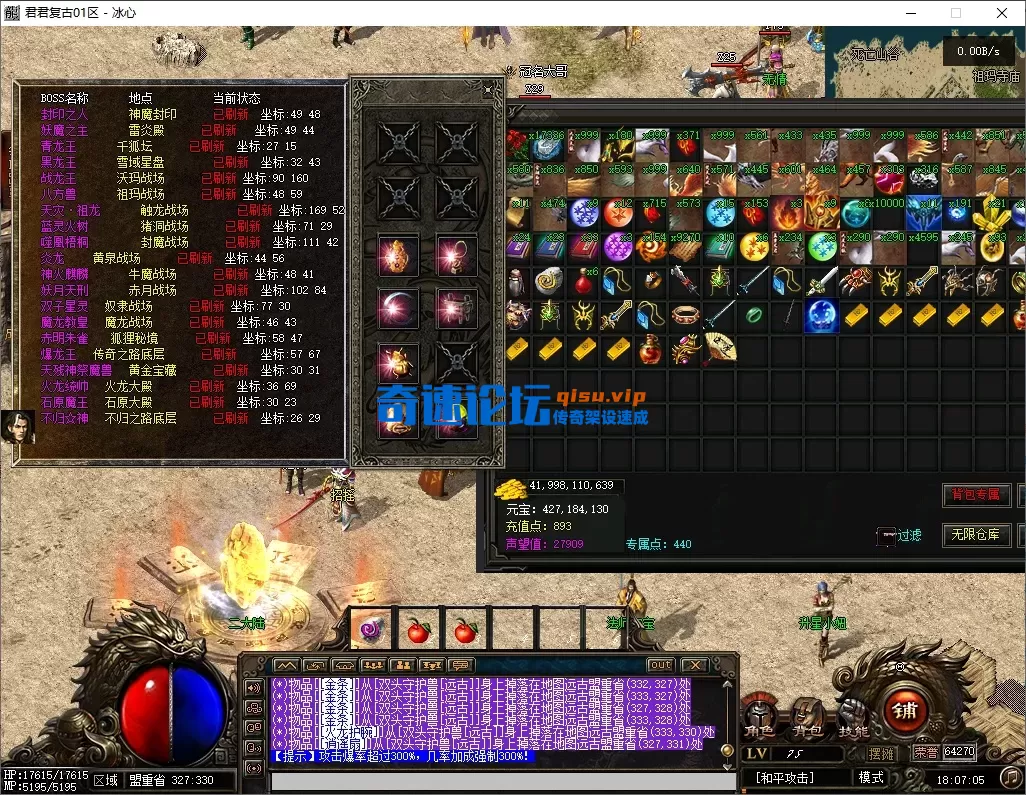Open the 无限仓库 warehouse
The height and width of the screenshot is (795, 1026).
pyautogui.click(x=975, y=535)
